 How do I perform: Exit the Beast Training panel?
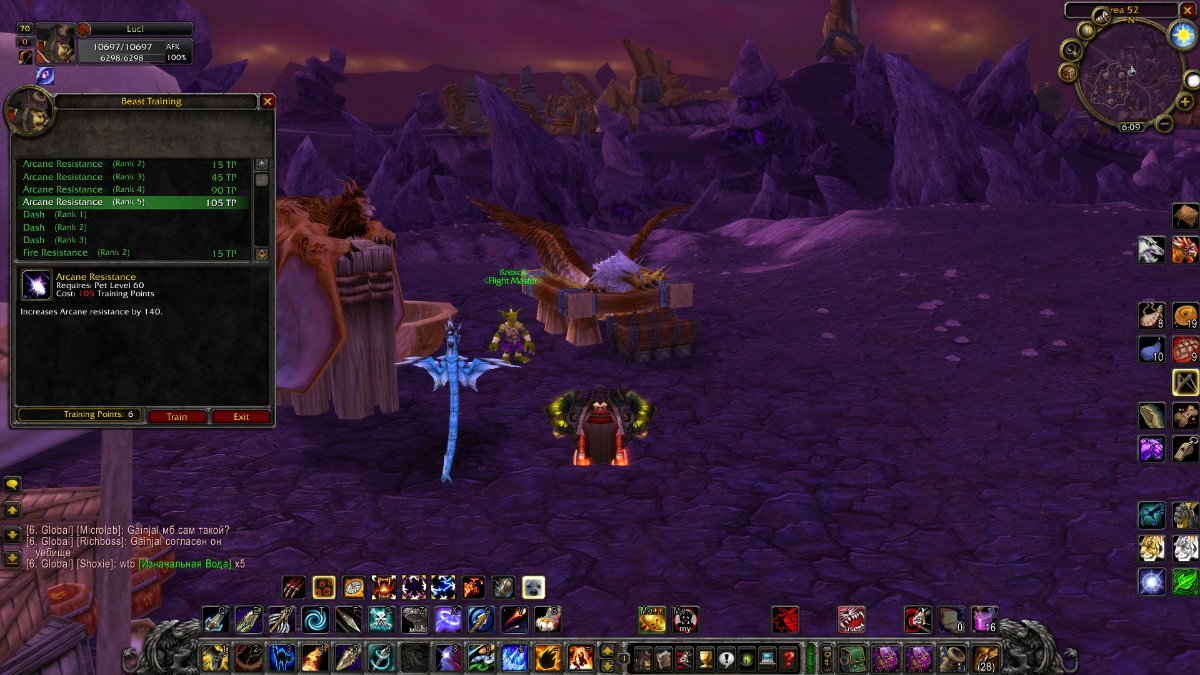pos(241,416)
